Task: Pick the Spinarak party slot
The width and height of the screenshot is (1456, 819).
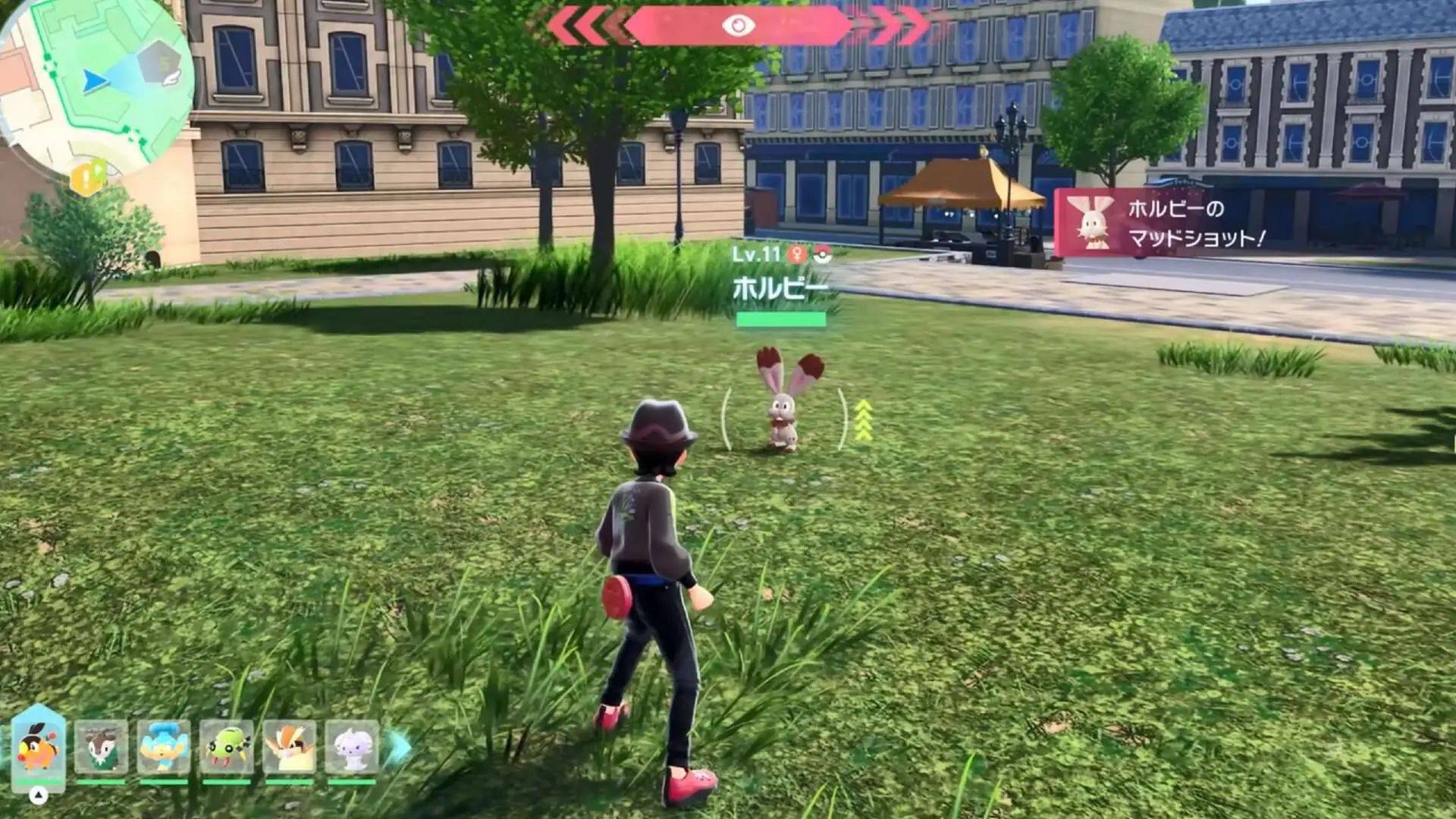Action: (x=226, y=748)
